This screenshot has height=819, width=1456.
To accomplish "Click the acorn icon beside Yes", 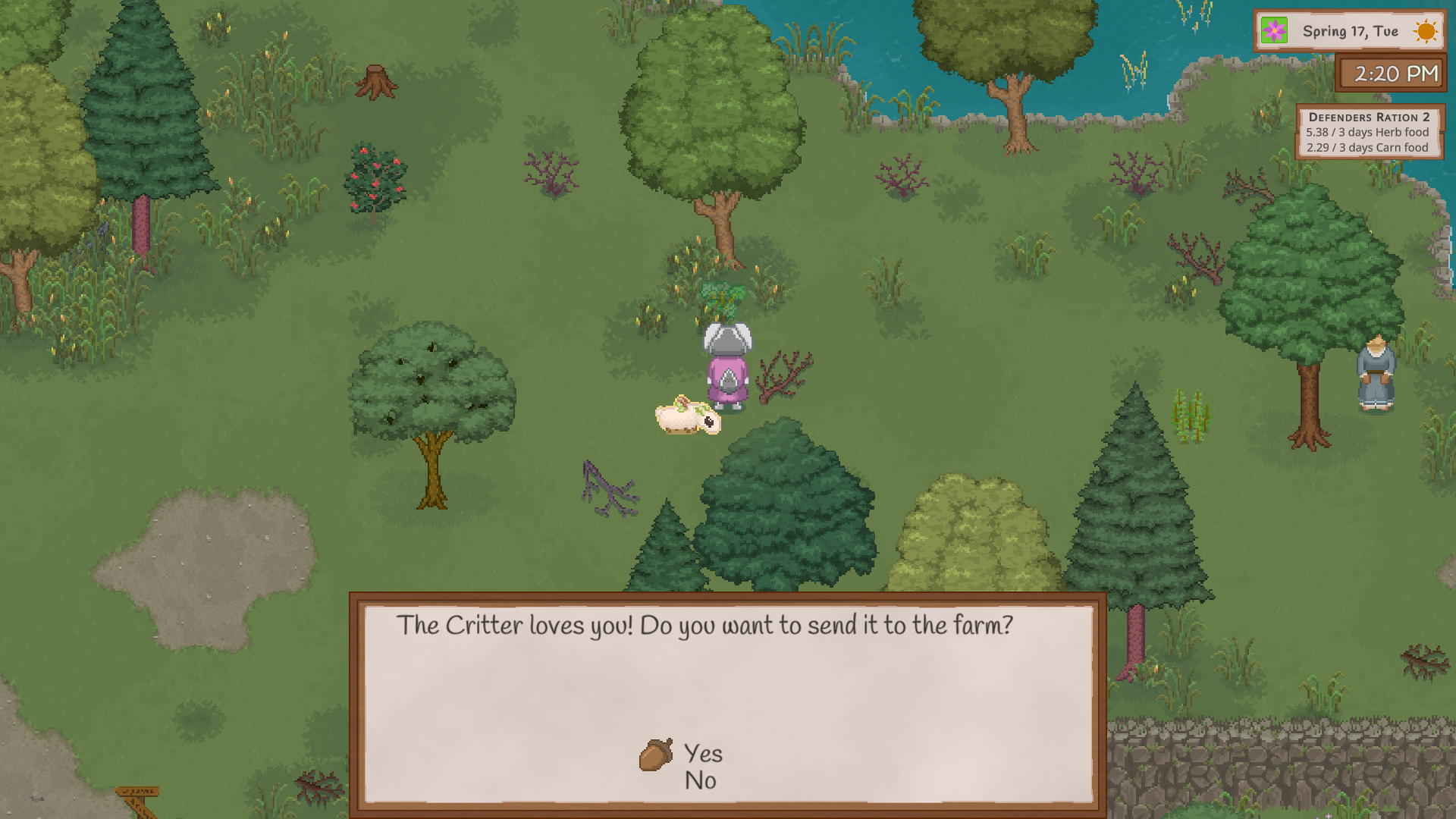I will tap(657, 753).
